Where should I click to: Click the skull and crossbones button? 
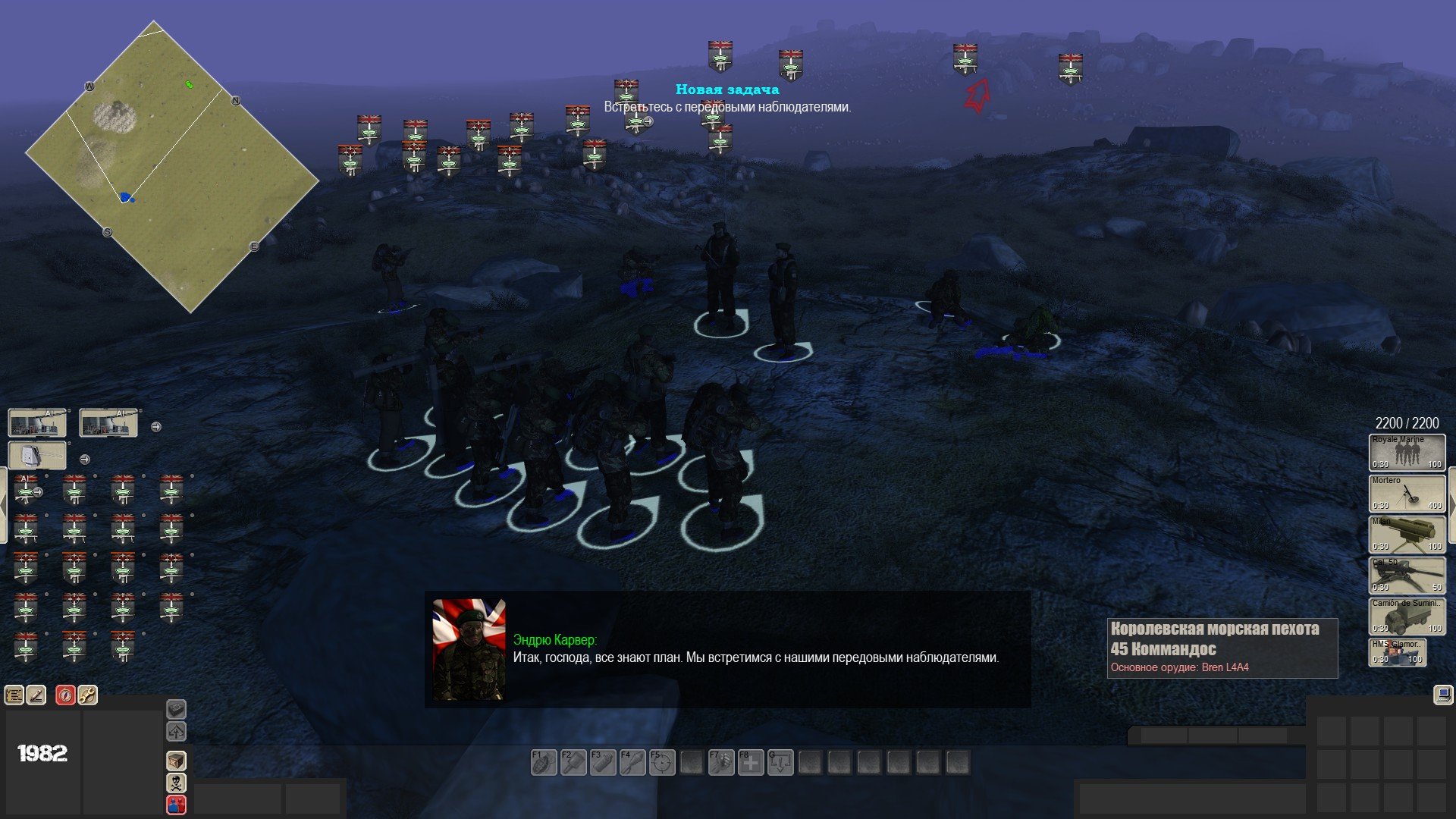(176, 783)
